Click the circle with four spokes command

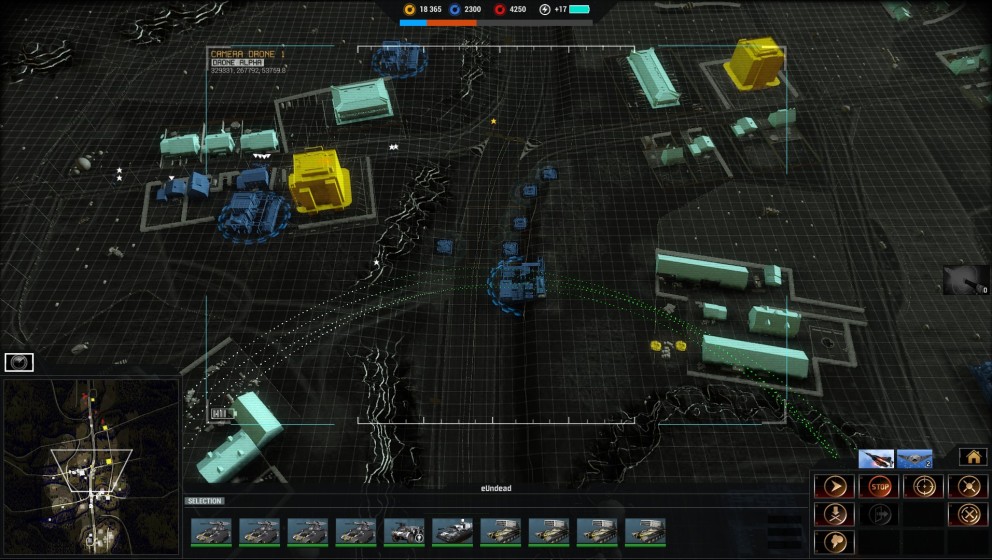967,487
